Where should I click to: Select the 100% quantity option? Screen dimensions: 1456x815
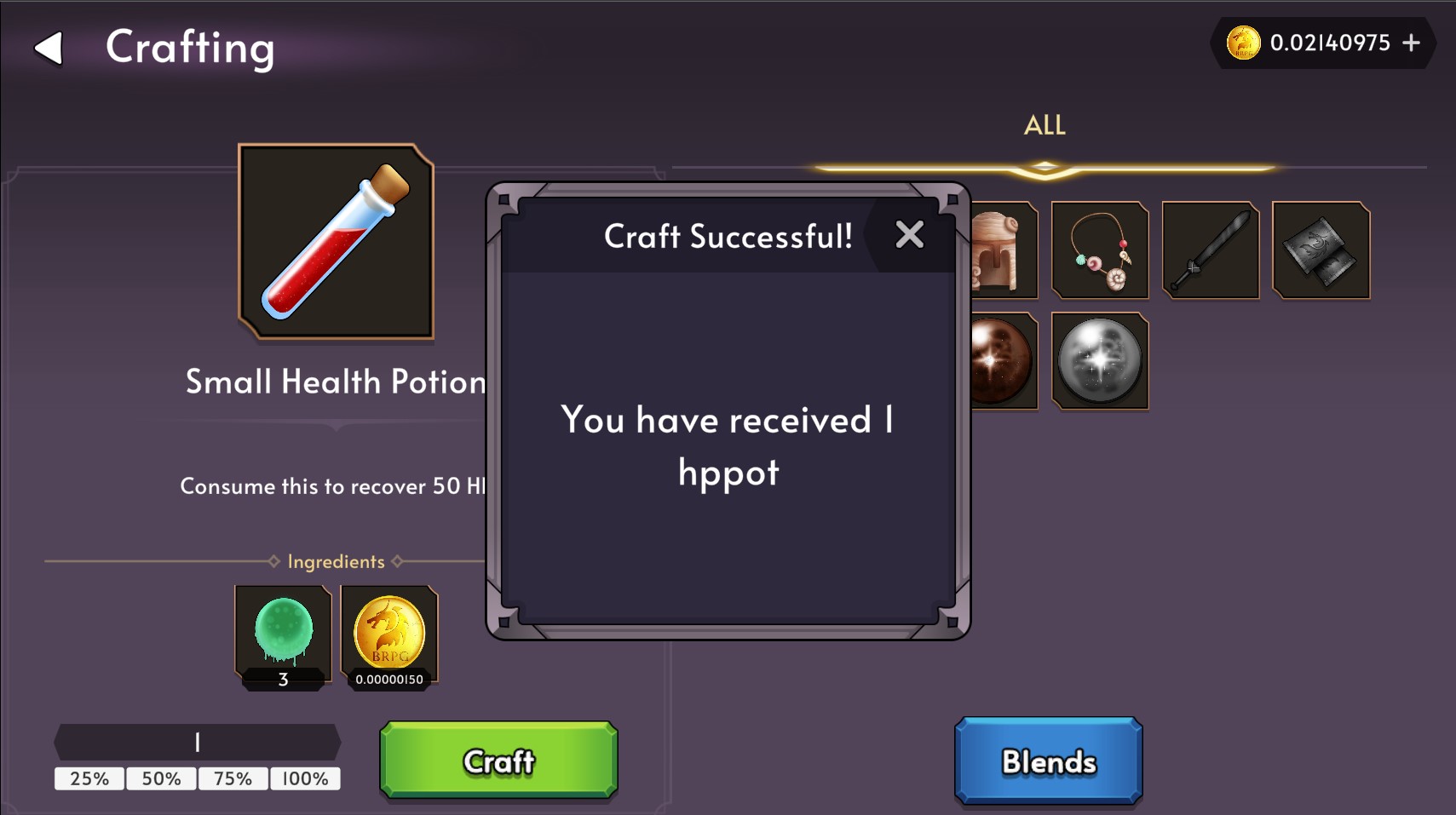pyautogui.click(x=304, y=778)
